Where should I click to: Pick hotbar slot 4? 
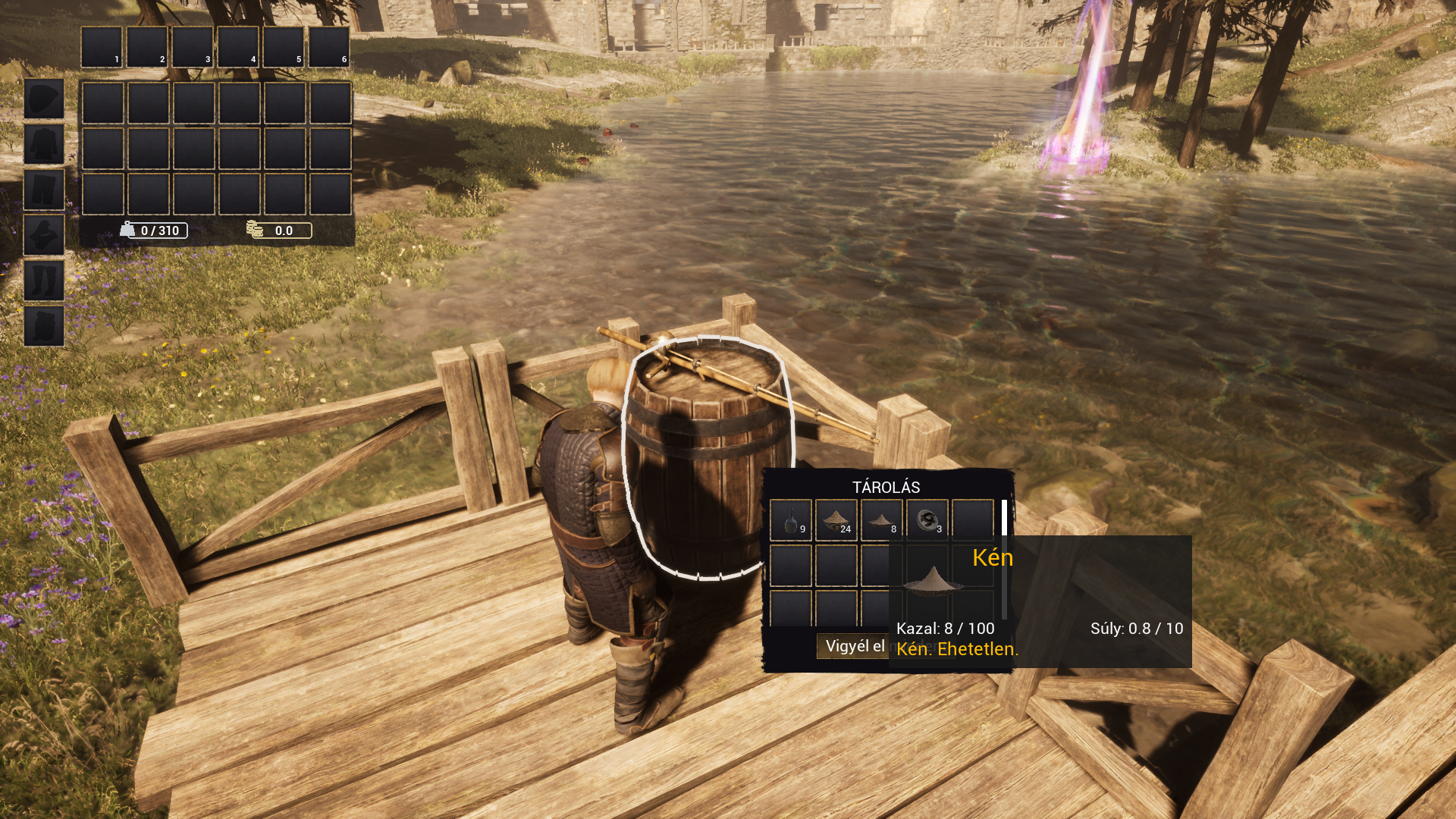238,47
